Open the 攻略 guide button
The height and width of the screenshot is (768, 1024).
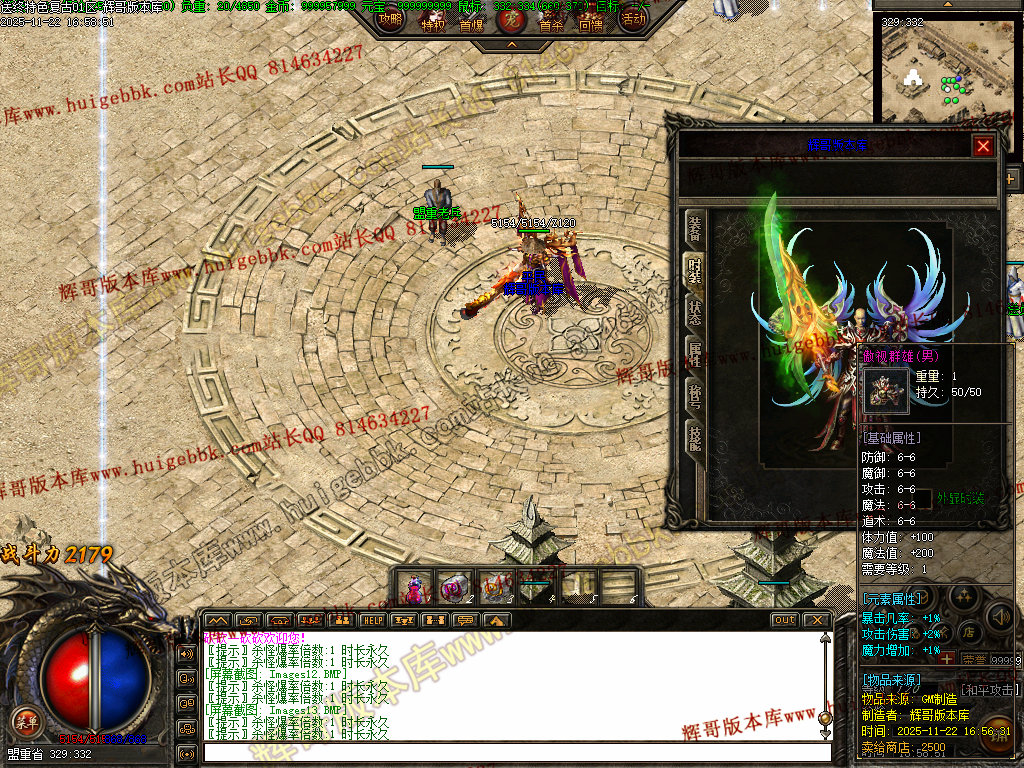click(390, 19)
